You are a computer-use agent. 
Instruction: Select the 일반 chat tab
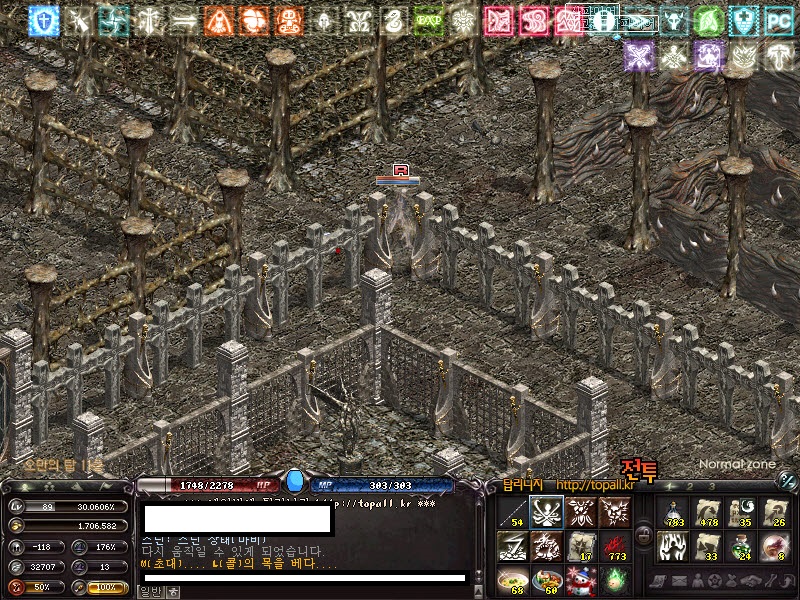pyautogui.click(x=148, y=592)
